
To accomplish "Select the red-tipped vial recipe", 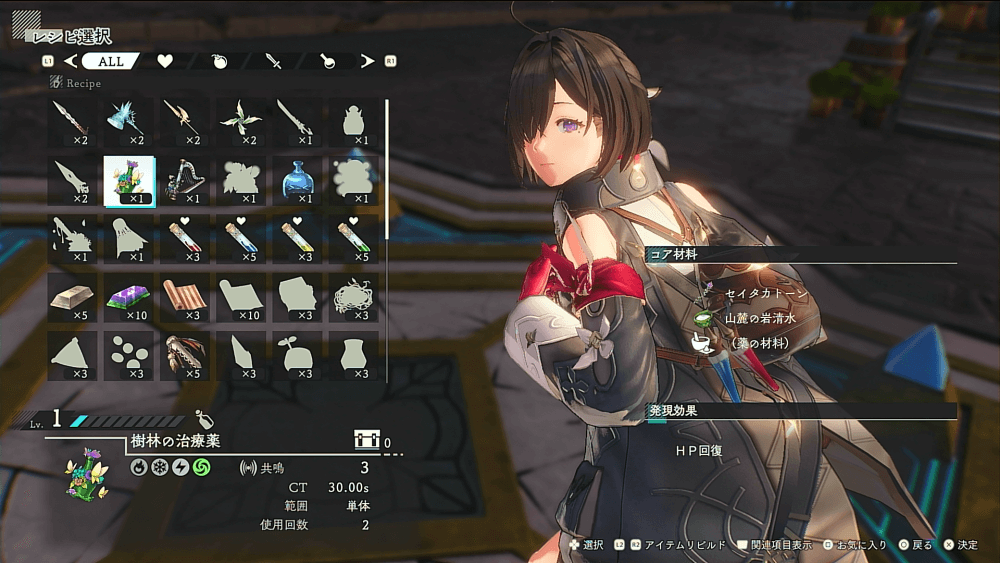I will click(x=185, y=238).
